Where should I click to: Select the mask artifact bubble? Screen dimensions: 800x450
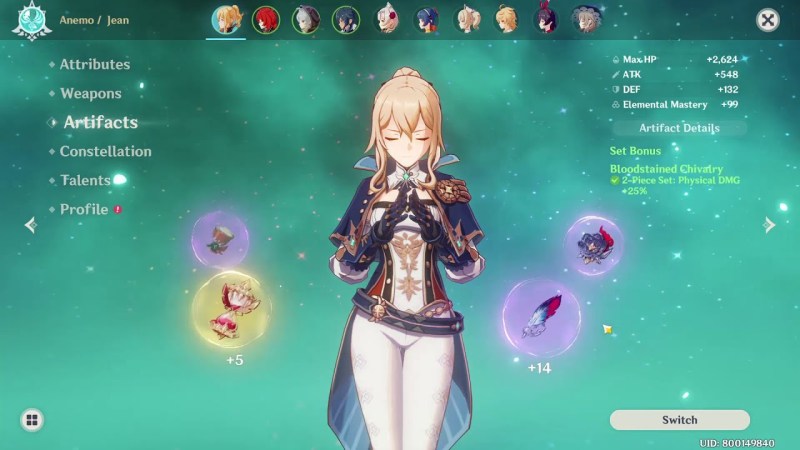[x=594, y=245]
